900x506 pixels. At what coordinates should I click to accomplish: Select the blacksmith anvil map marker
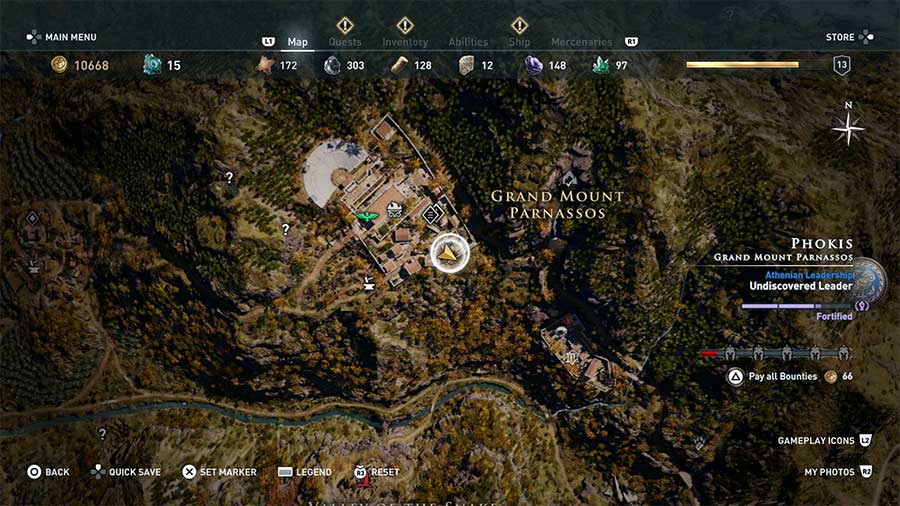click(x=369, y=282)
